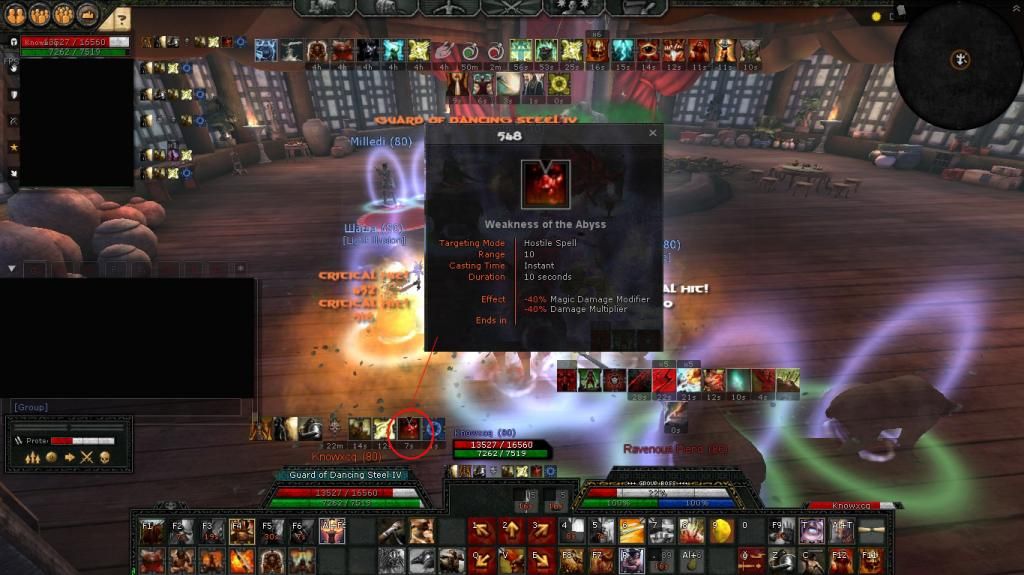1024x575 pixels.
Task: Click the circled red debuff icon
Action: 408,430
